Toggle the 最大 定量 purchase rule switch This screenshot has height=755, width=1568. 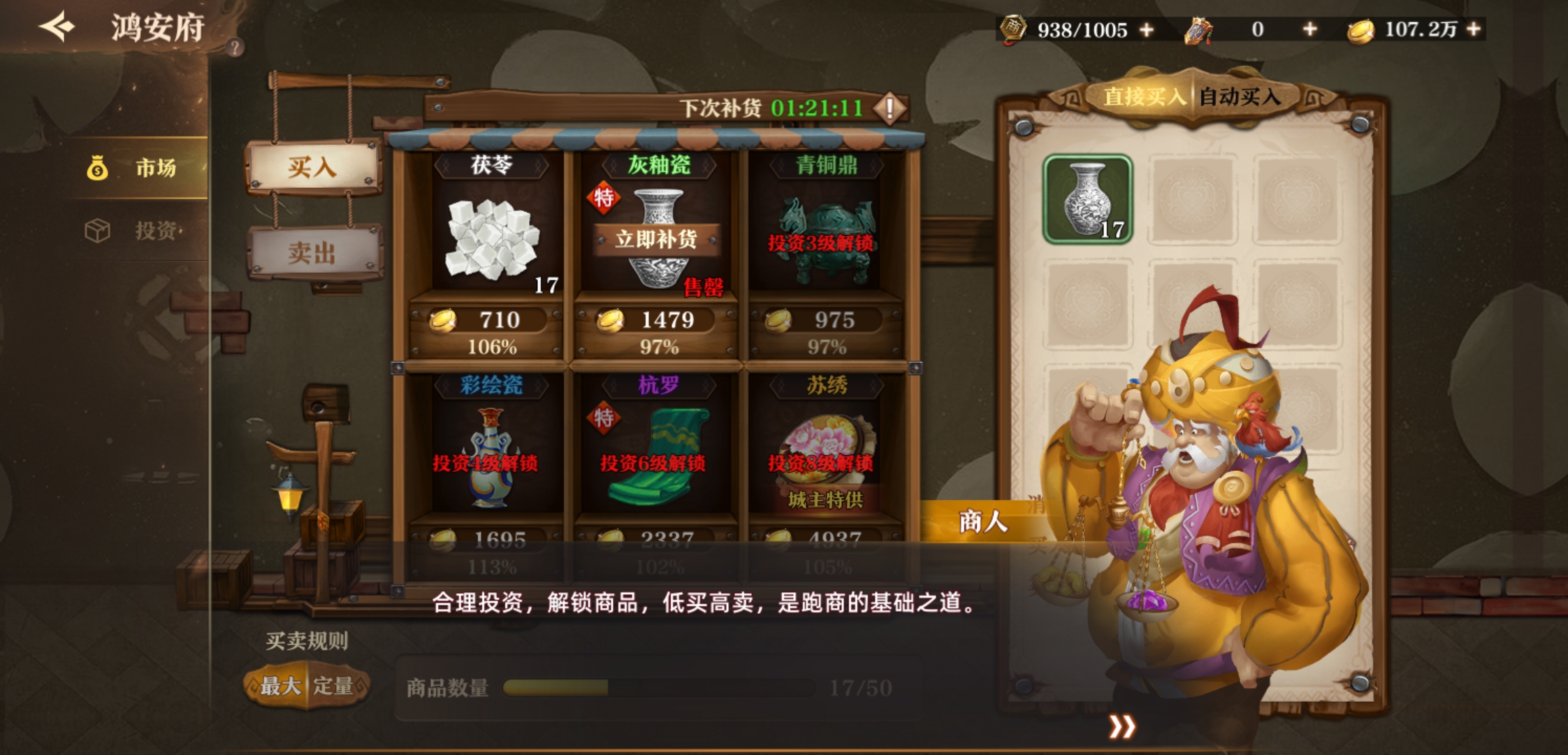306,686
